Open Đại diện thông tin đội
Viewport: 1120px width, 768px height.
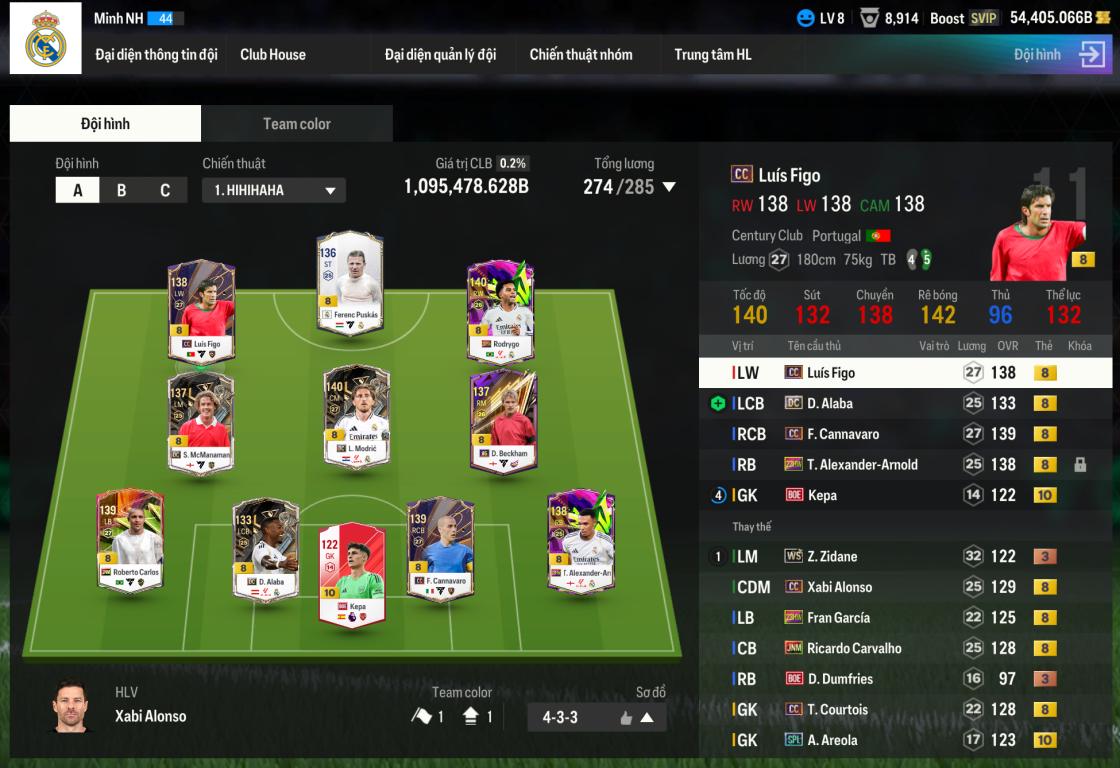(156, 55)
